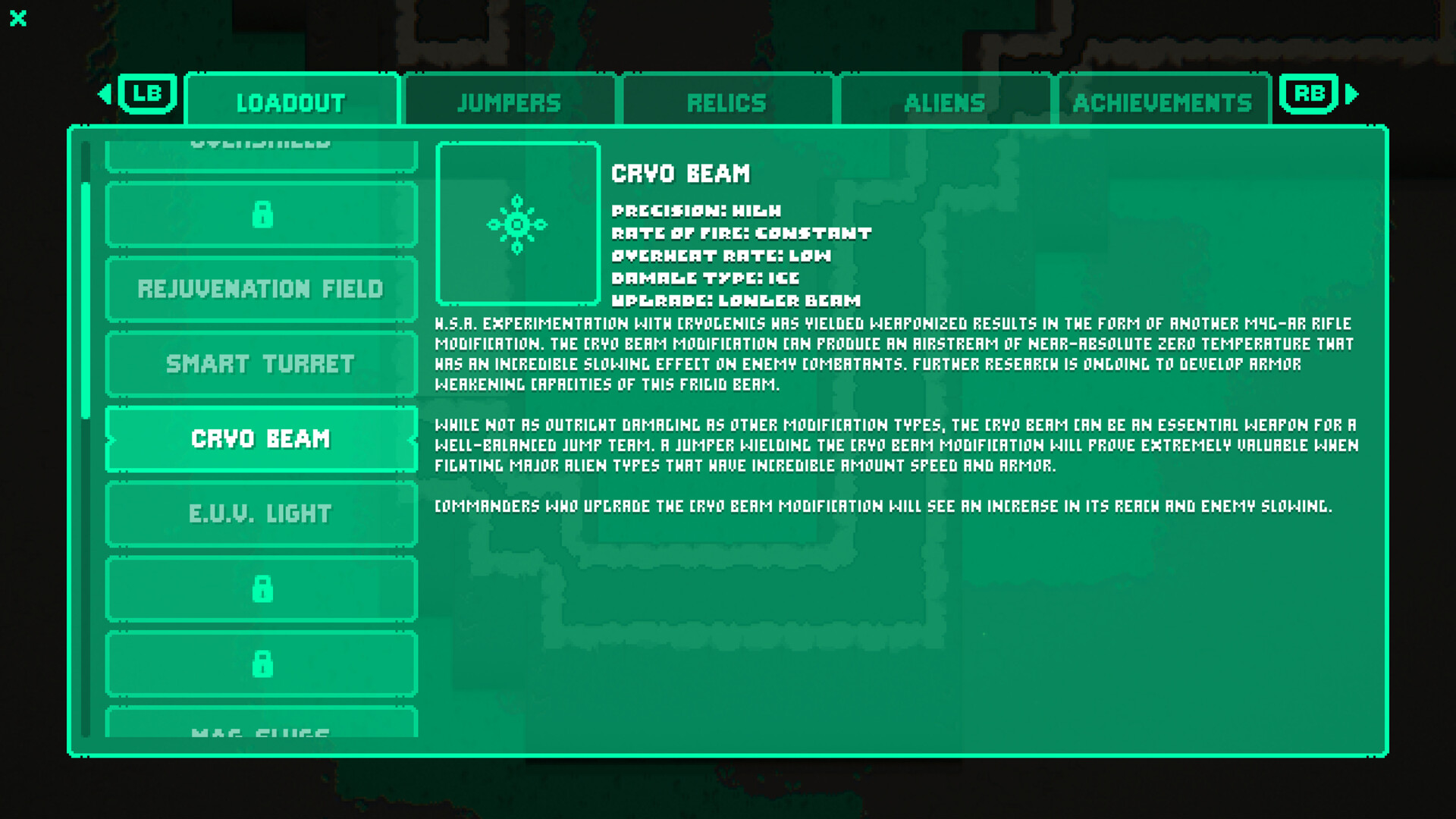1456x819 pixels.
Task: Select E.U.V. Light loadout entry
Action: (262, 513)
